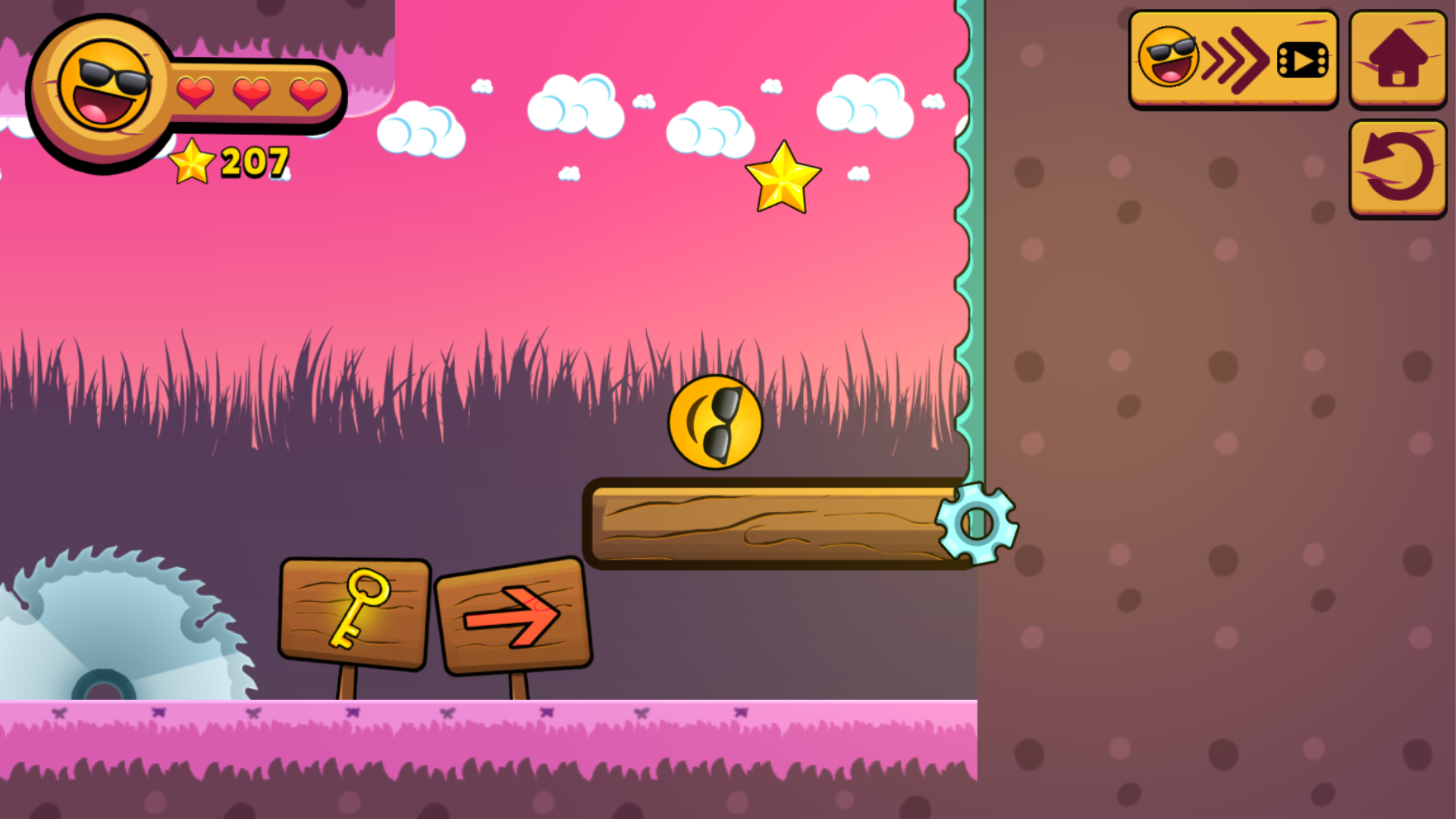Click the star icon beside the score

pyautogui.click(x=191, y=162)
